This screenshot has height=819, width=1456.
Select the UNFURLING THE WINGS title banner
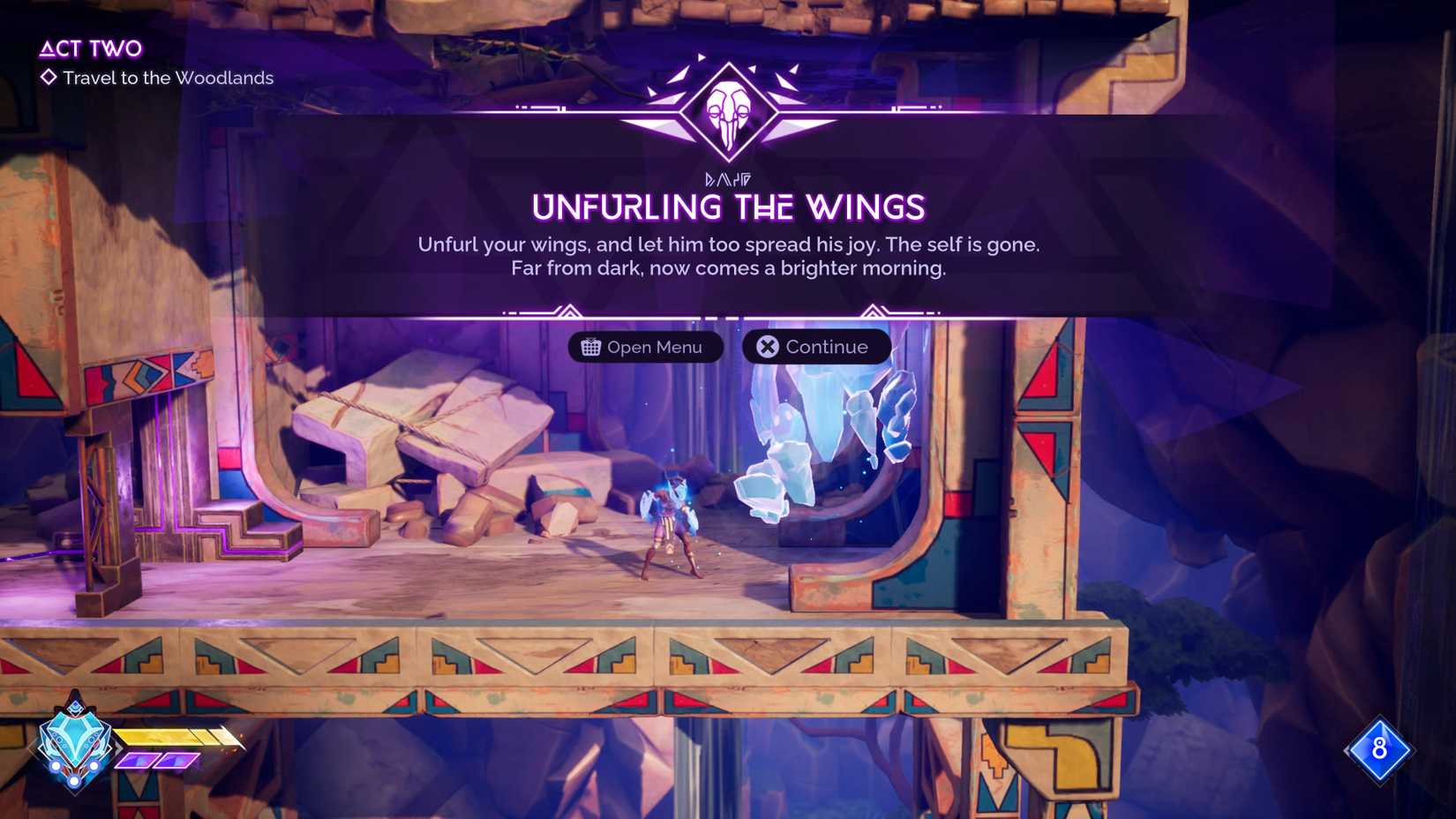727,208
